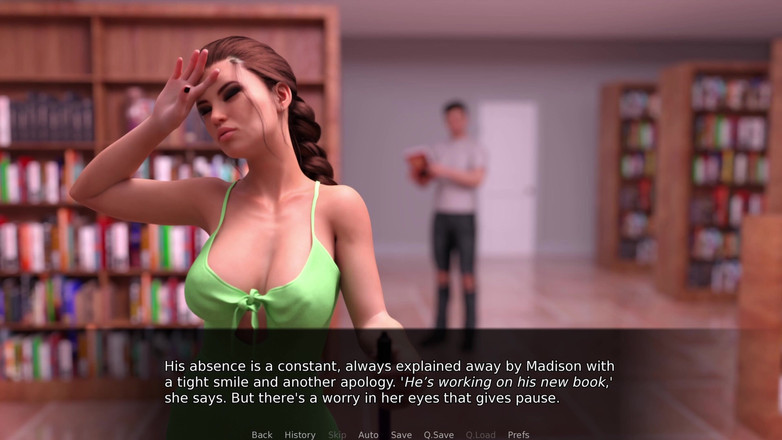Screen dimensions: 782x440
Task: Click Q.Save to quick save
Action: 438,435
